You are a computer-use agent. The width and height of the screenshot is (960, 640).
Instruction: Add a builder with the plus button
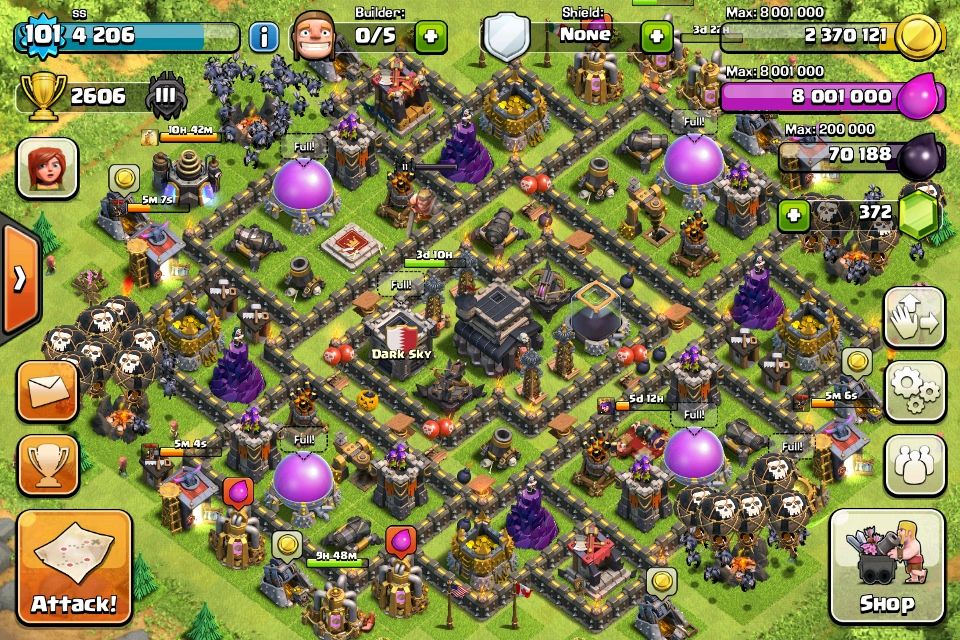pos(431,38)
